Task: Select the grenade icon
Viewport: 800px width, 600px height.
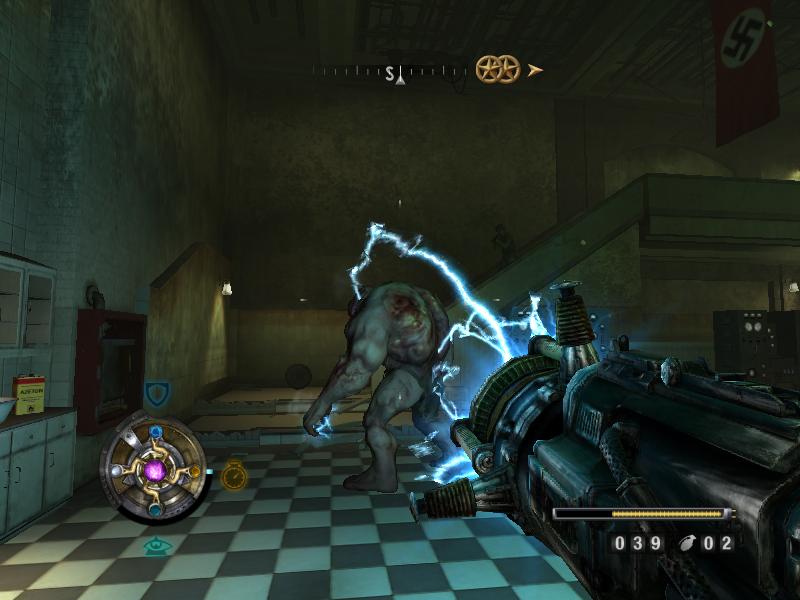Action: (x=689, y=543)
